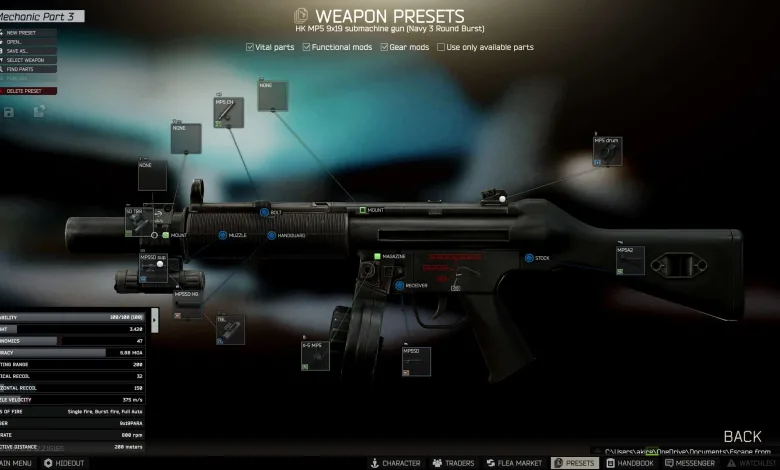780x470 pixels.
Task: Enter the Hideout
Action: tap(63, 463)
